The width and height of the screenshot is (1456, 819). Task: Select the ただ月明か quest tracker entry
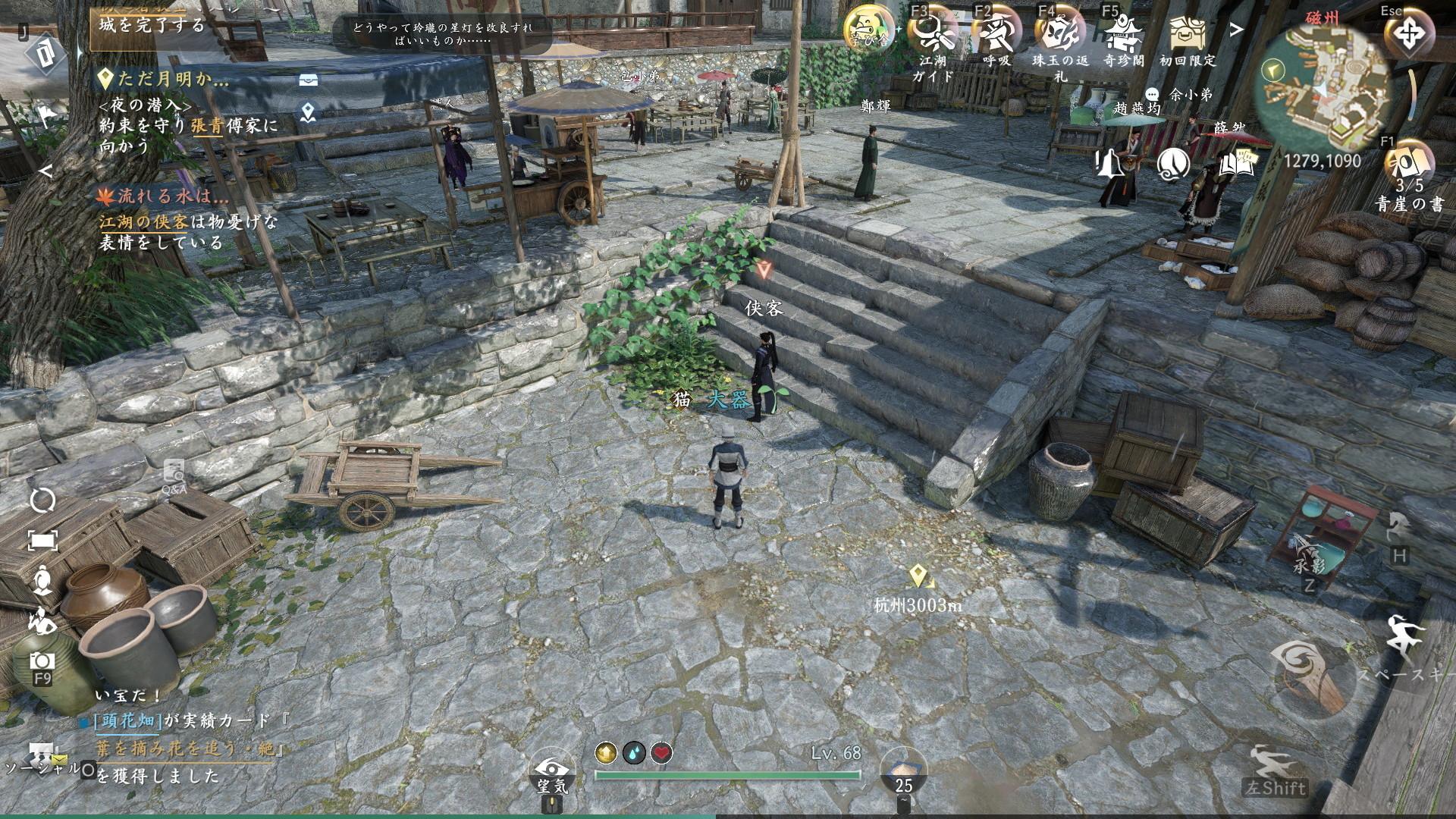tap(164, 78)
